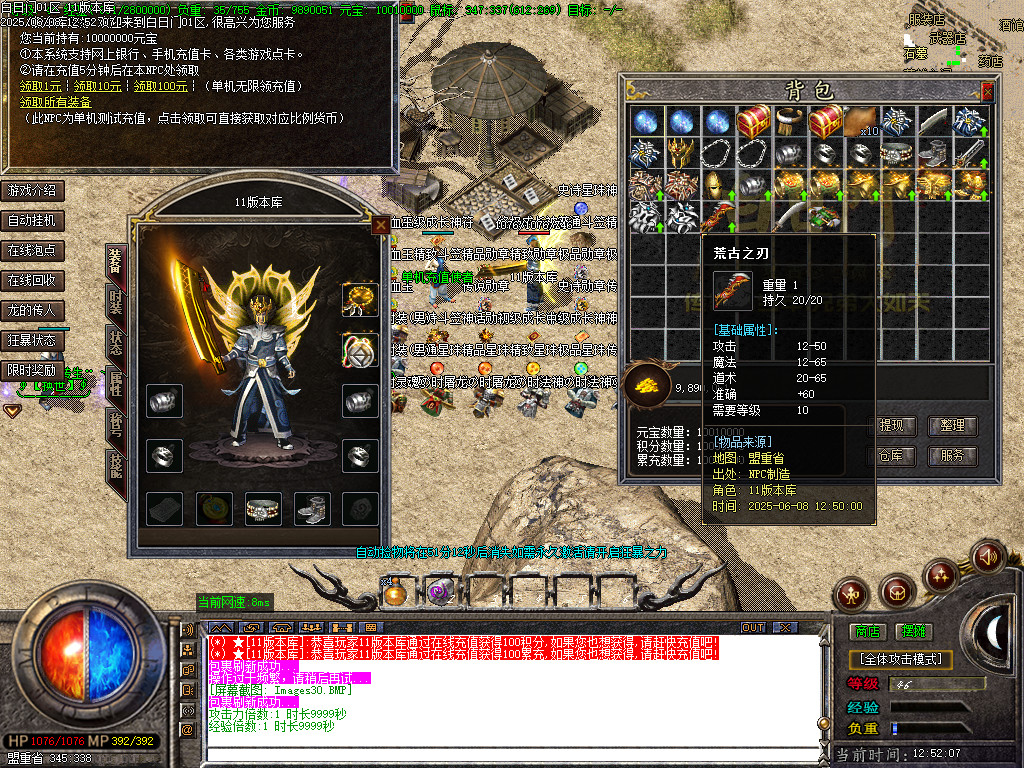This screenshot has height=768, width=1024.
Task: Open the 游戏介绍 game introduction menu
Action: (x=32, y=190)
